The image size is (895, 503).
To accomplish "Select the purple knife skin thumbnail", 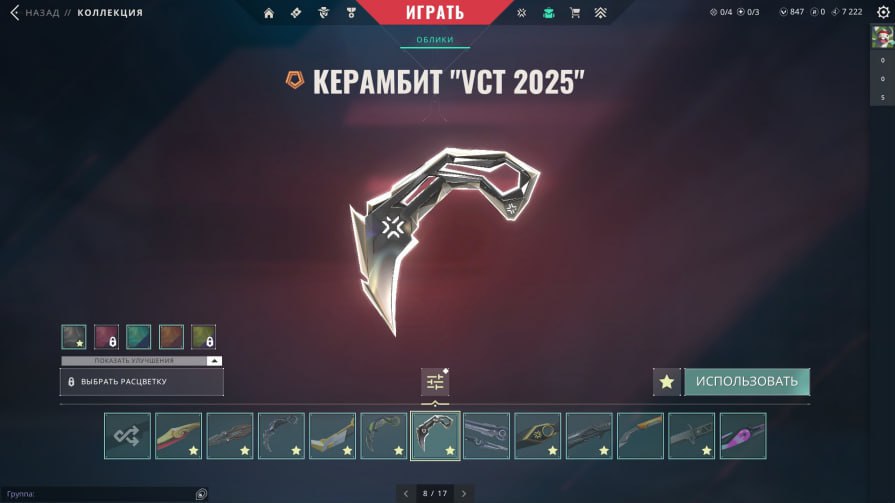I will click(743, 436).
